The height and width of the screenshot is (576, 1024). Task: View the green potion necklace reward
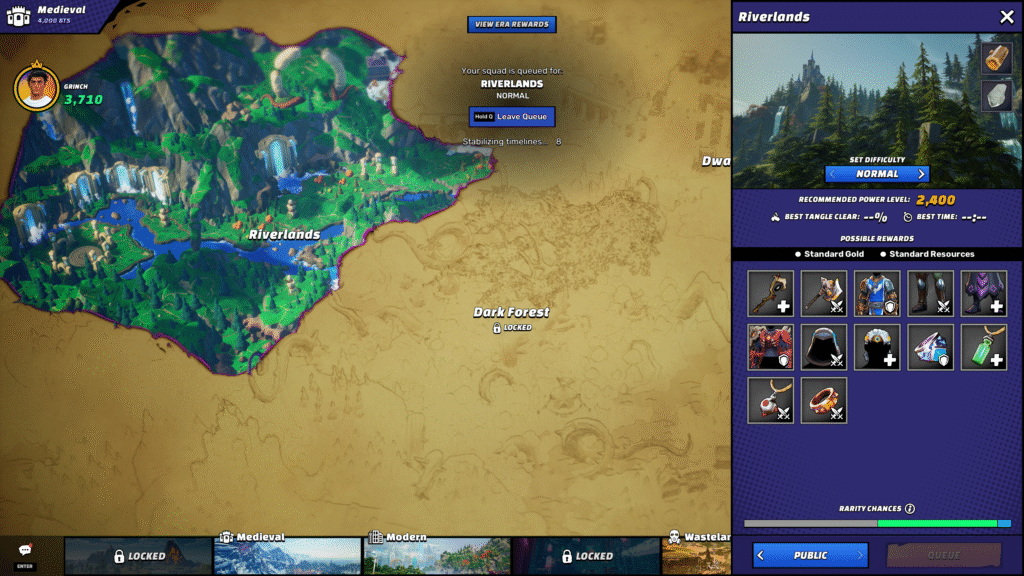983,347
